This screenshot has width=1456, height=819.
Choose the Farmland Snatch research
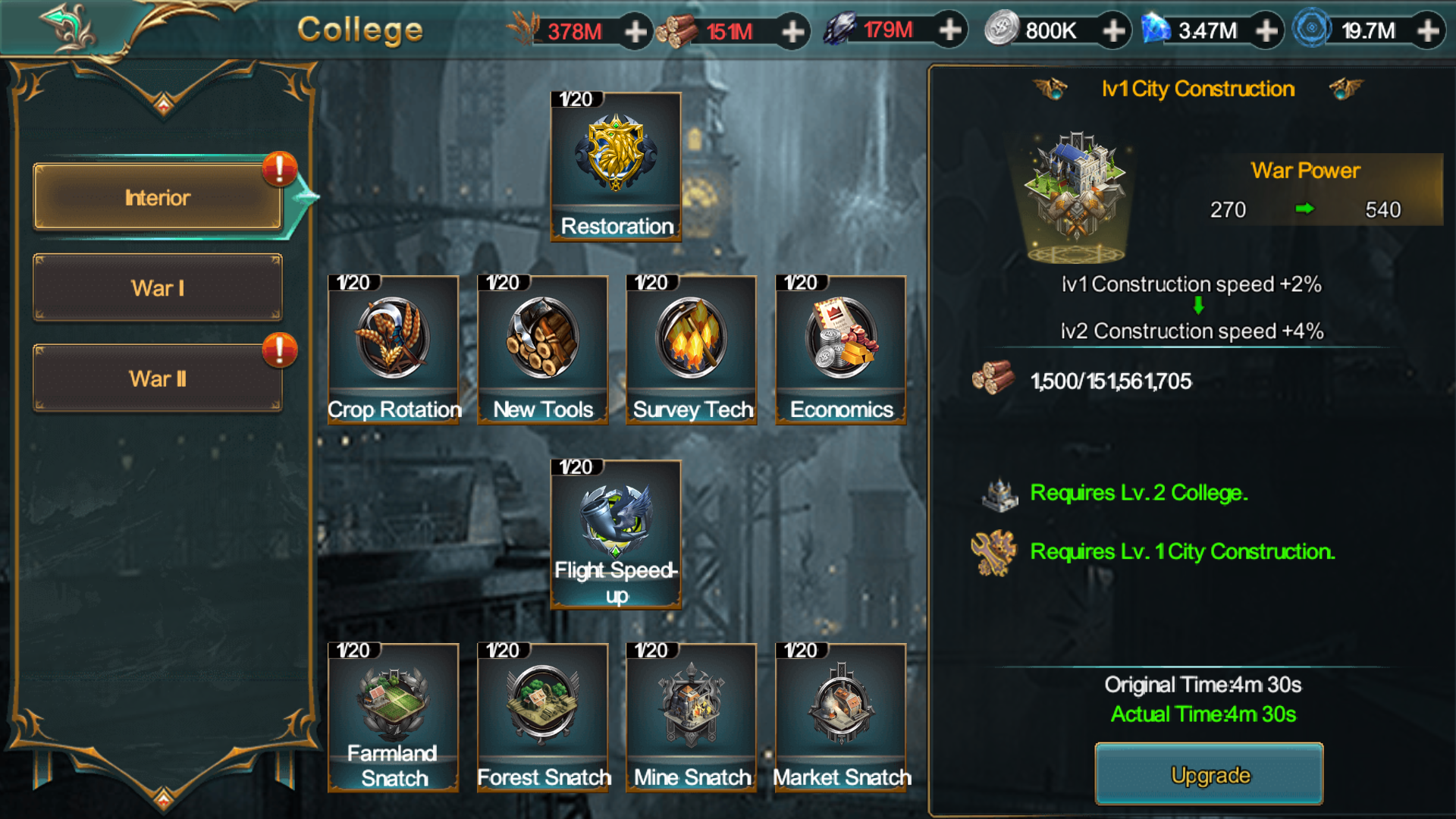(393, 717)
